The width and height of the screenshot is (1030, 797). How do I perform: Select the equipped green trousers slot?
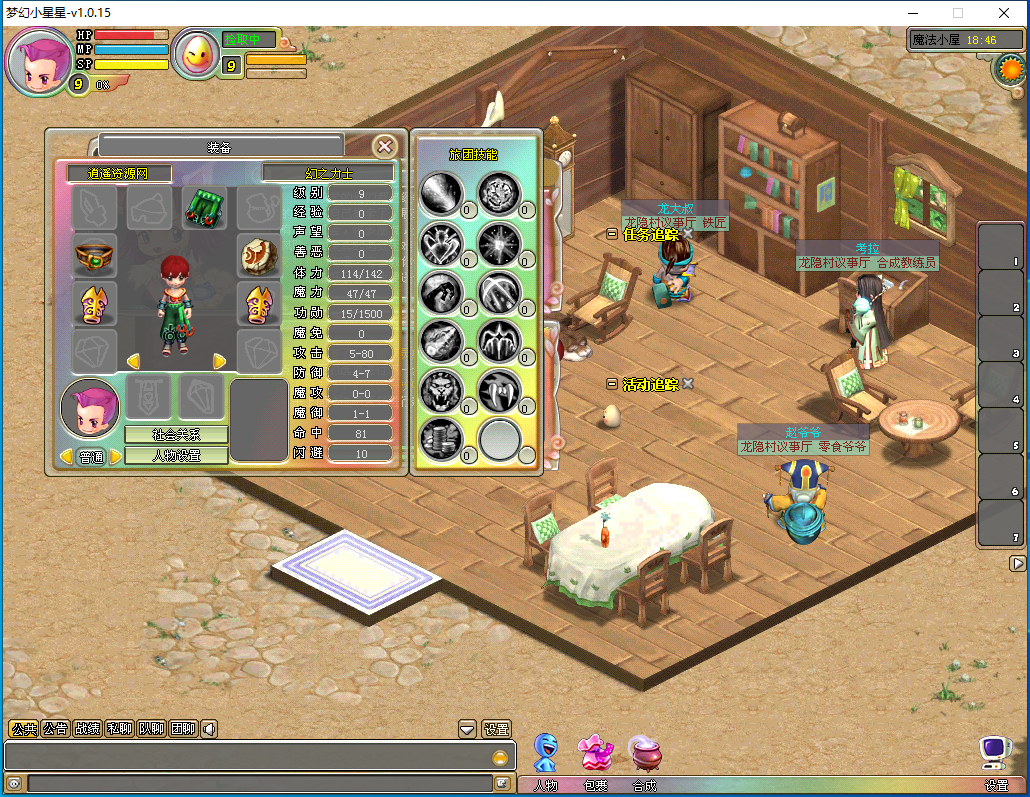(x=203, y=208)
